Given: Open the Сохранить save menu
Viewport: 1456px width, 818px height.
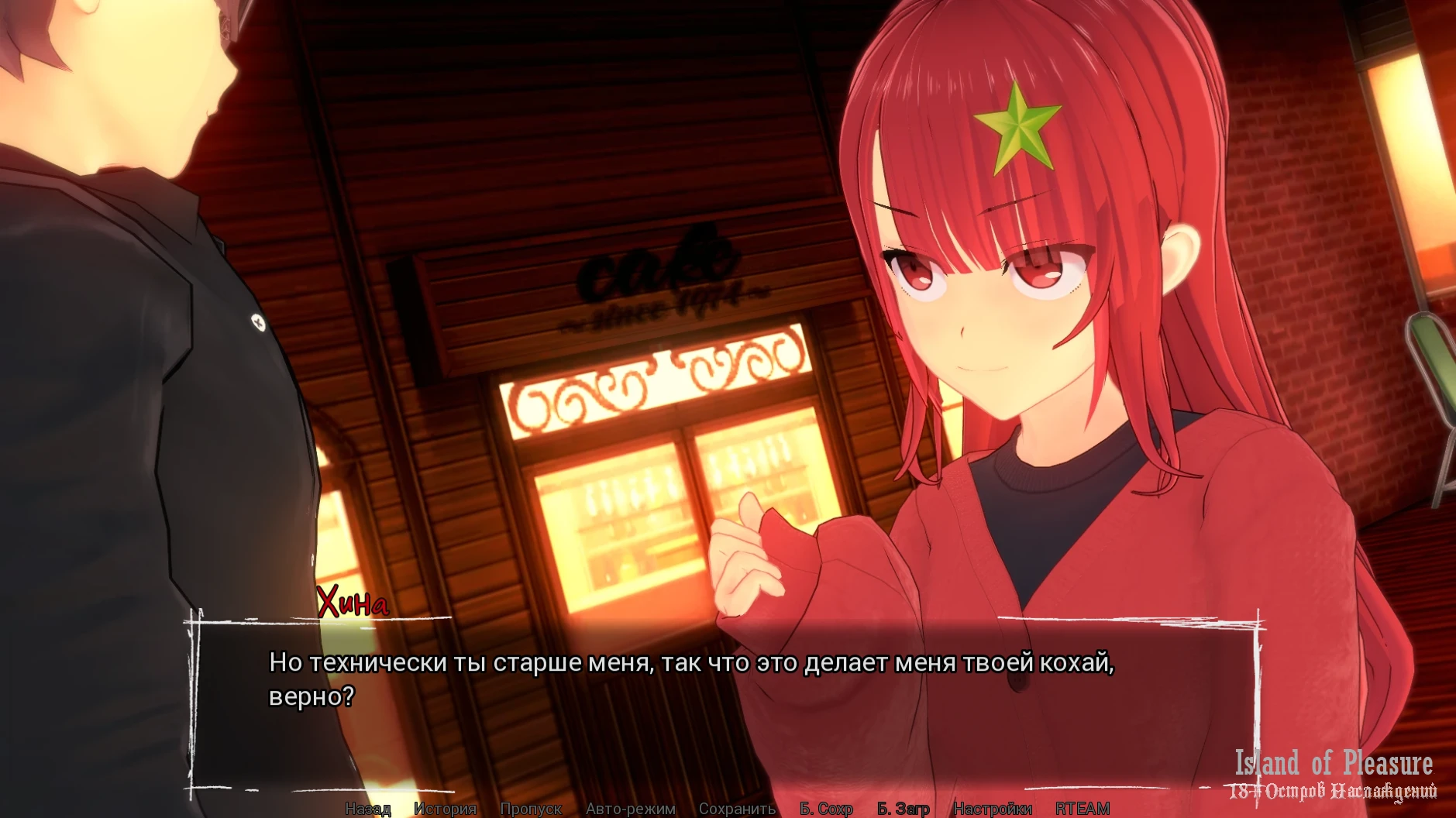Looking at the screenshot, I should (x=737, y=809).
